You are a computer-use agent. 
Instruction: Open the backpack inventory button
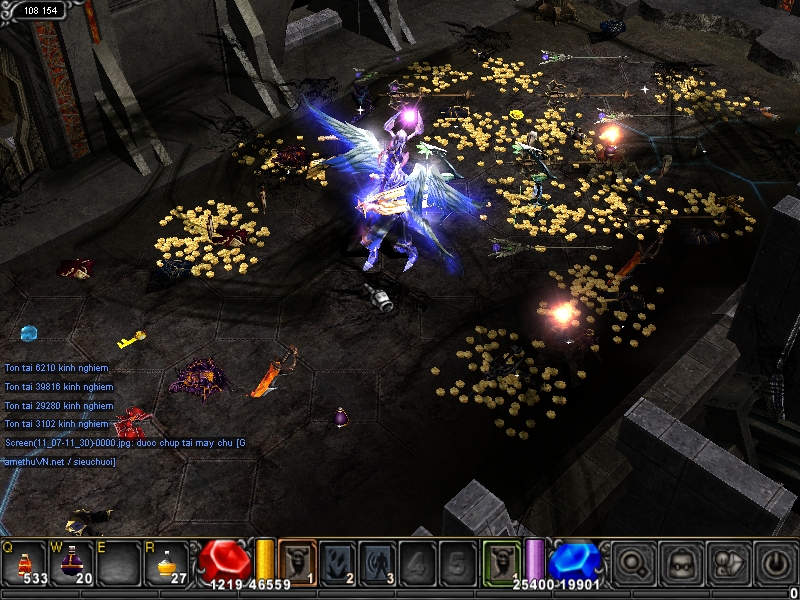pos(682,563)
